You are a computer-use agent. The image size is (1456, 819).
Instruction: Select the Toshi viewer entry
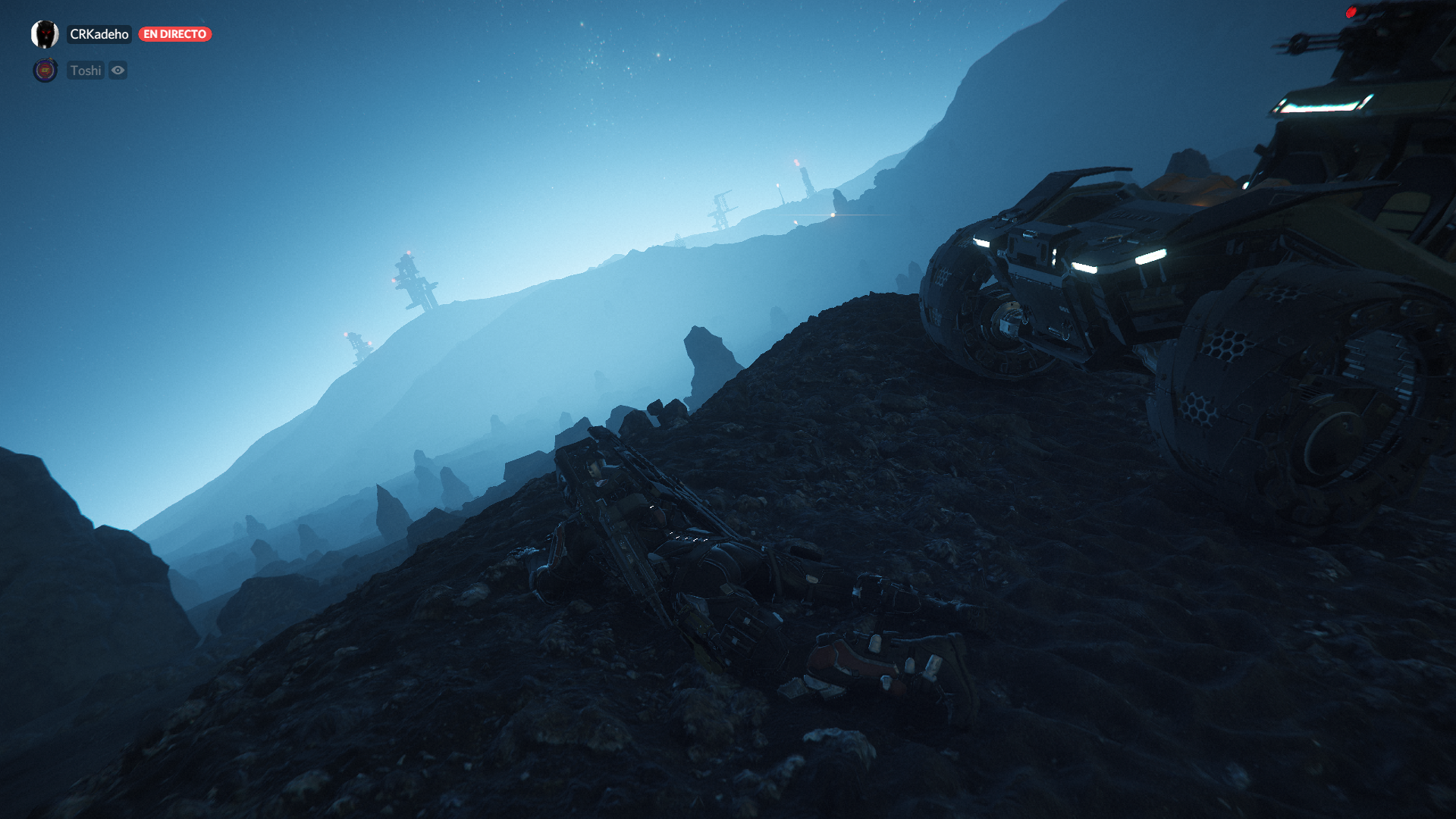pos(85,71)
